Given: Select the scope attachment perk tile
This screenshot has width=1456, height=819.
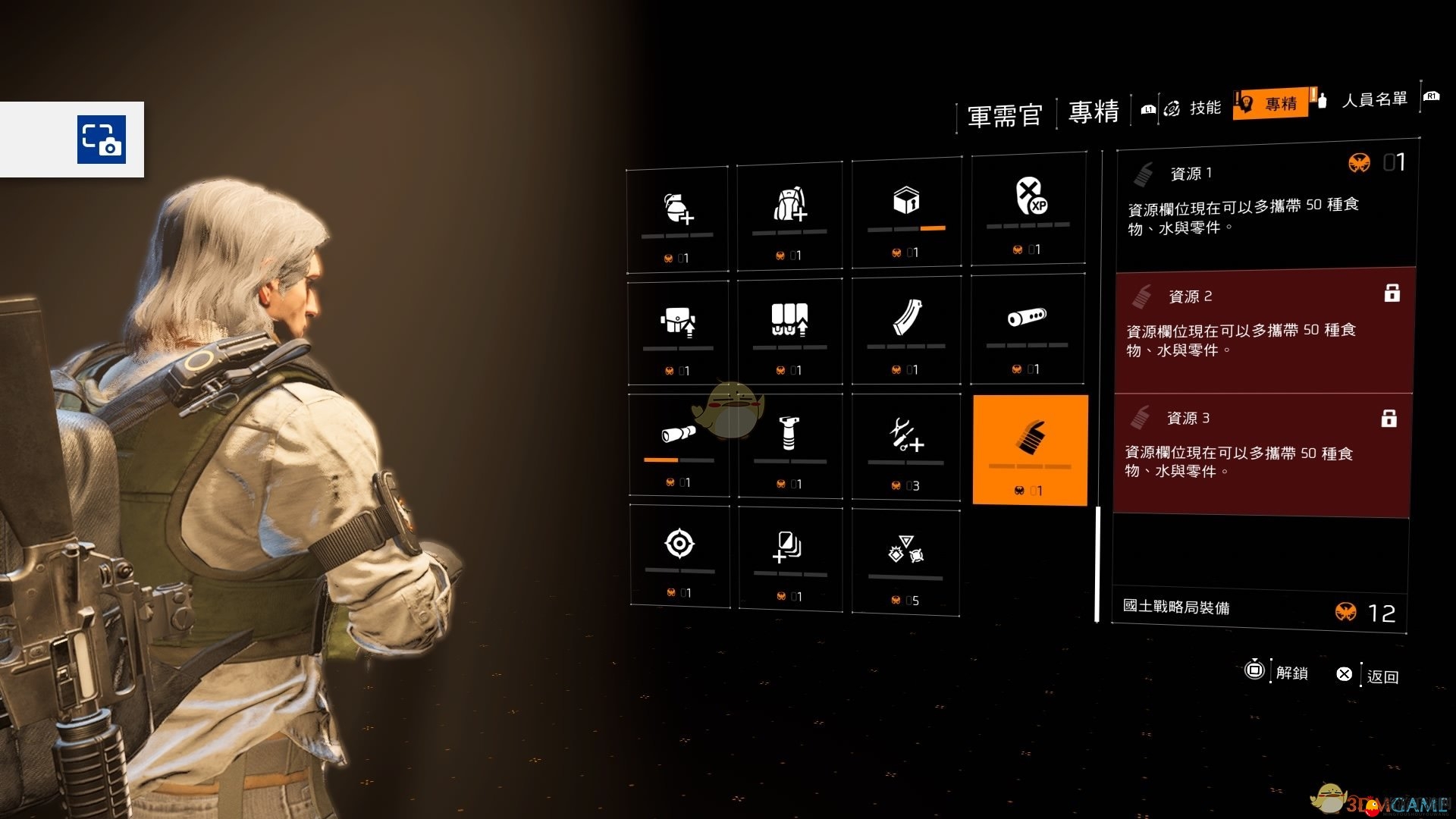Looking at the screenshot, I should (x=678, y=444).
